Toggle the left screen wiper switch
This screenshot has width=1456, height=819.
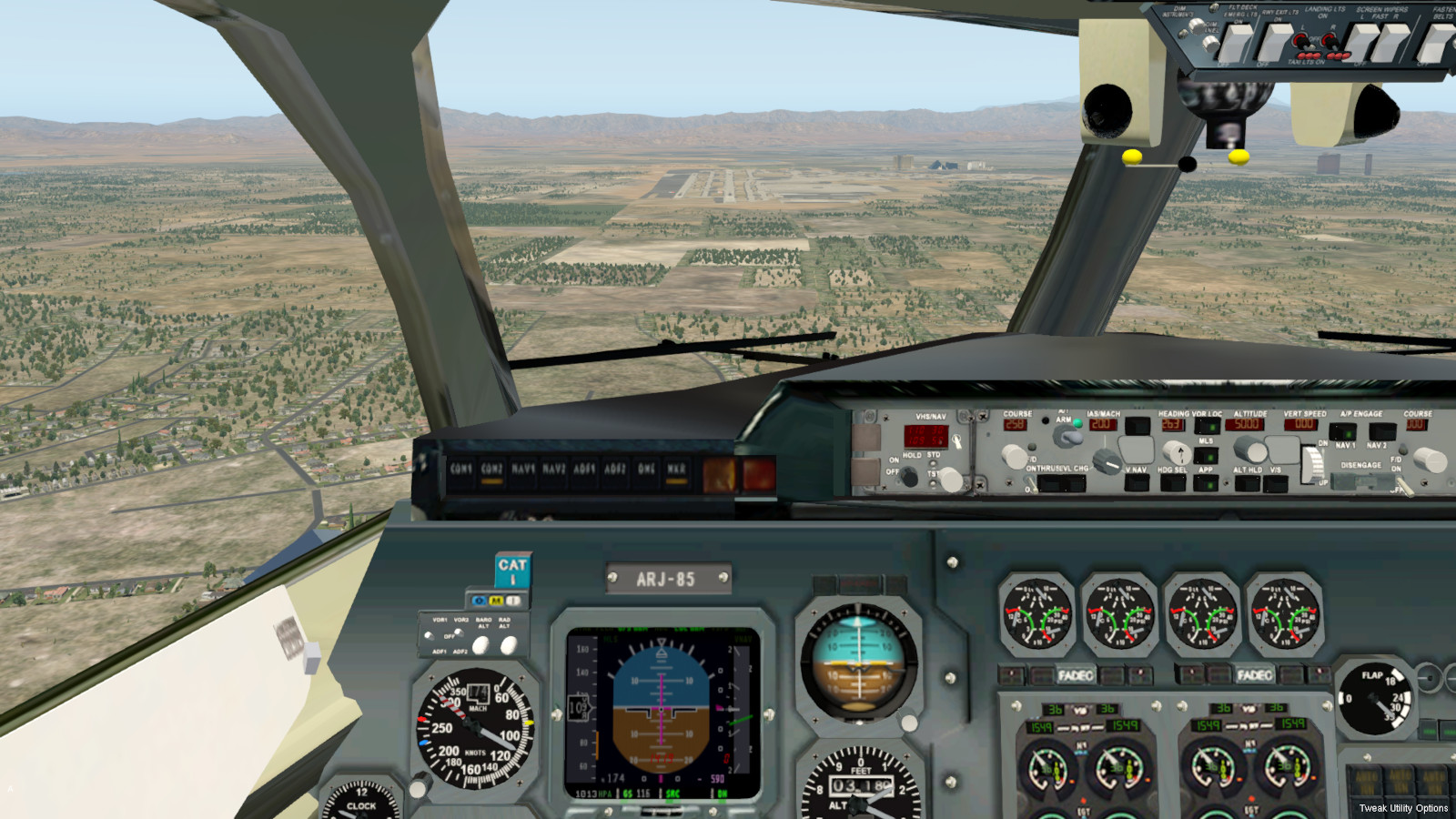point(1362,42)
